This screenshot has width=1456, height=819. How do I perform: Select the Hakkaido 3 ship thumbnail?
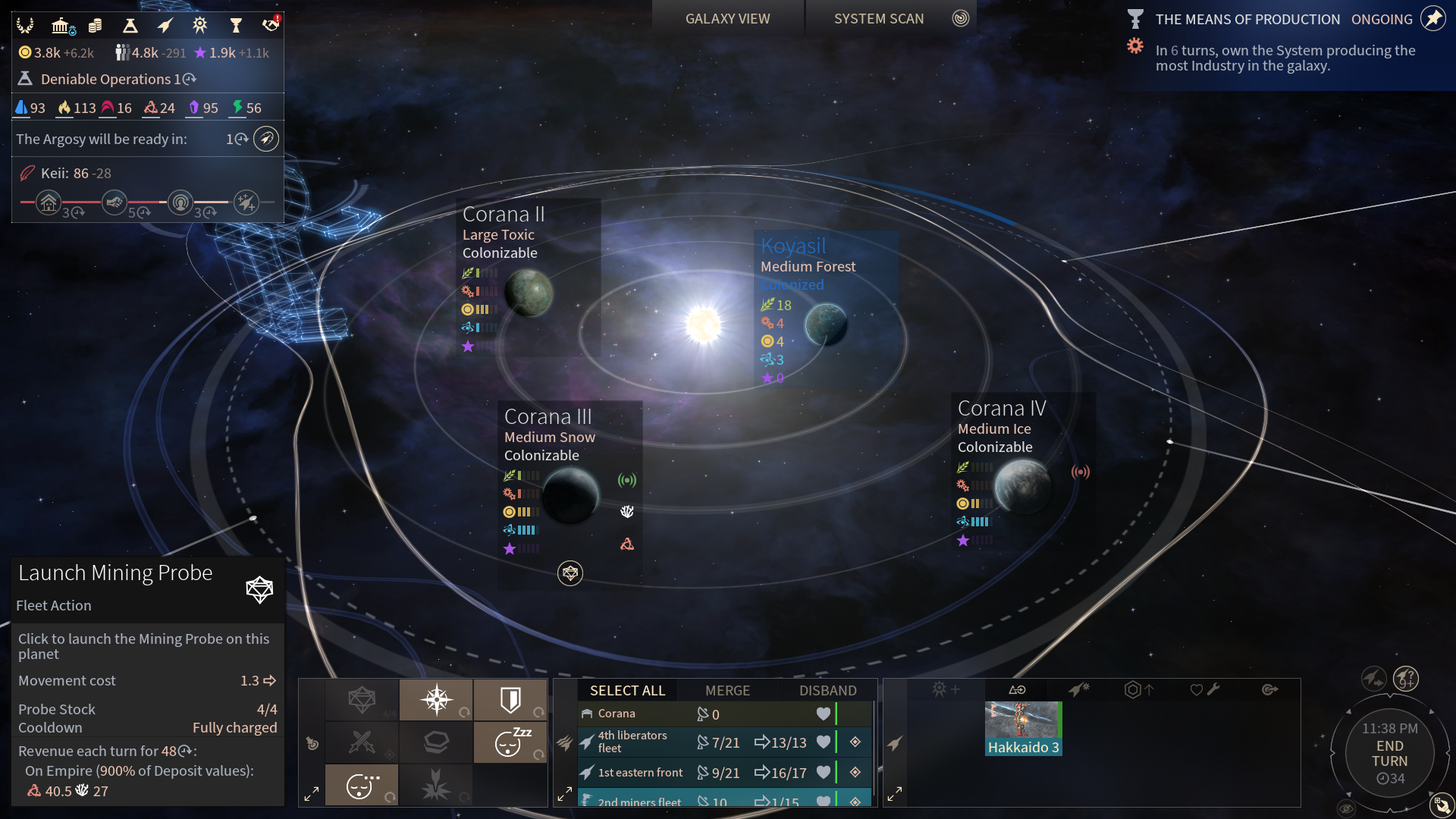1022,728
